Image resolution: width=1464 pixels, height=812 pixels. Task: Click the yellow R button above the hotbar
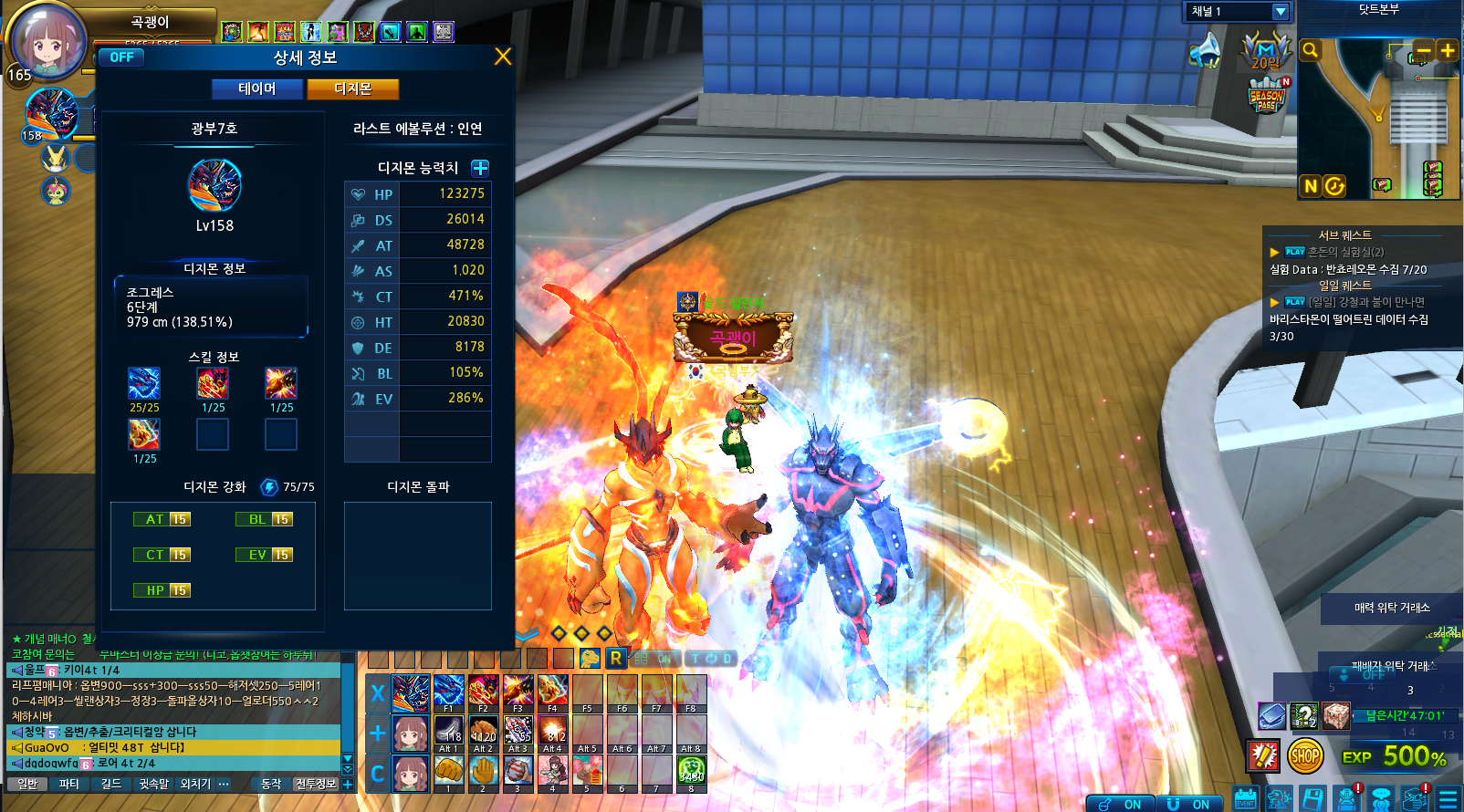point(616,658)
